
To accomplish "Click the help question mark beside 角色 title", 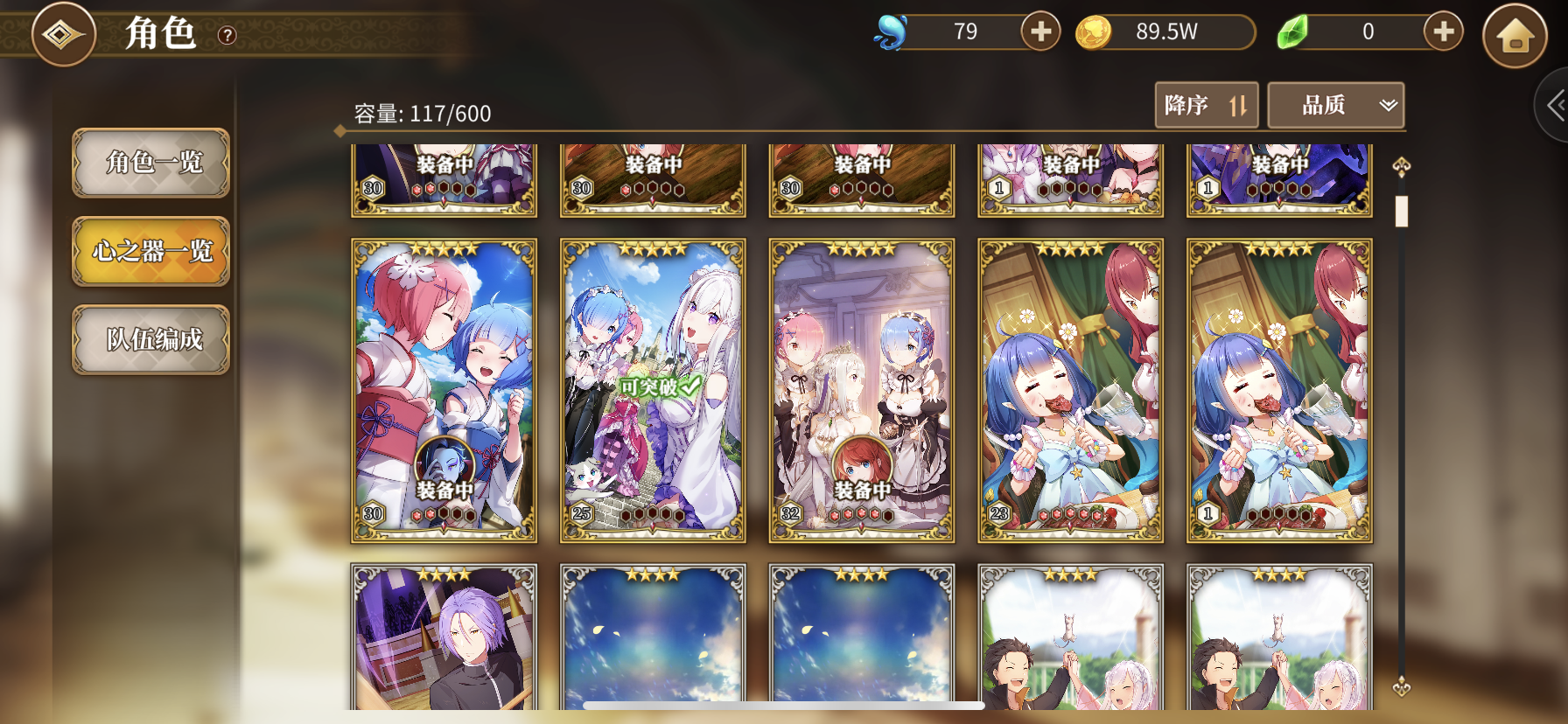I will pos(227,37).
